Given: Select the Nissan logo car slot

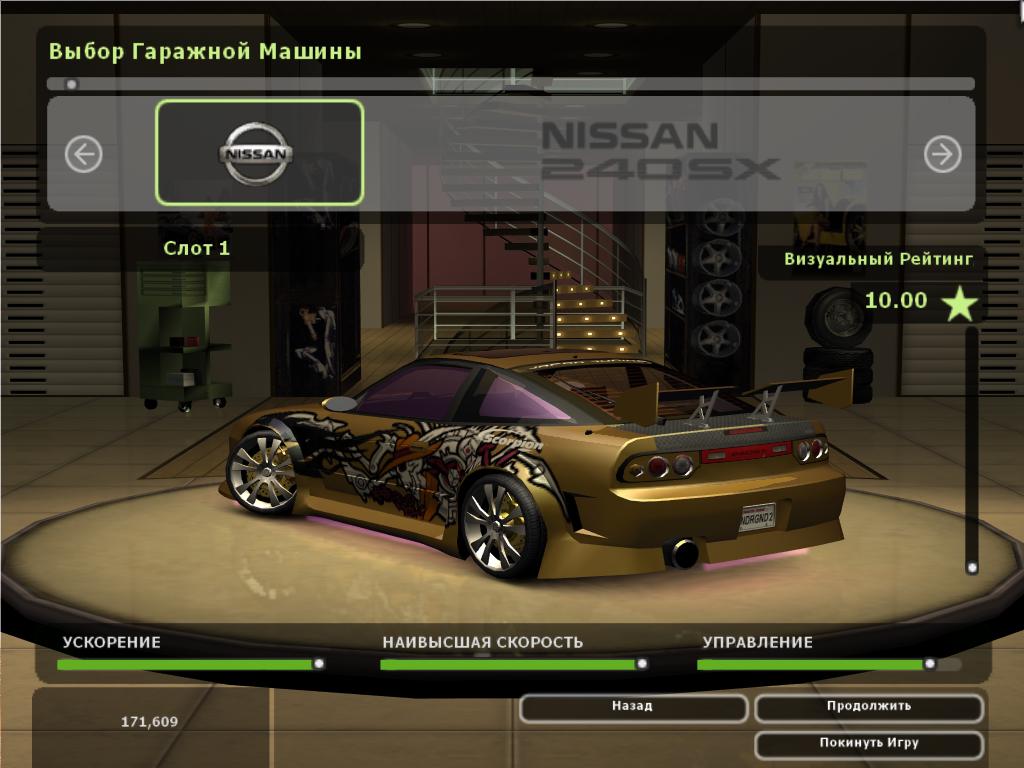Looking at the screenshot, I should click(259, 152).
